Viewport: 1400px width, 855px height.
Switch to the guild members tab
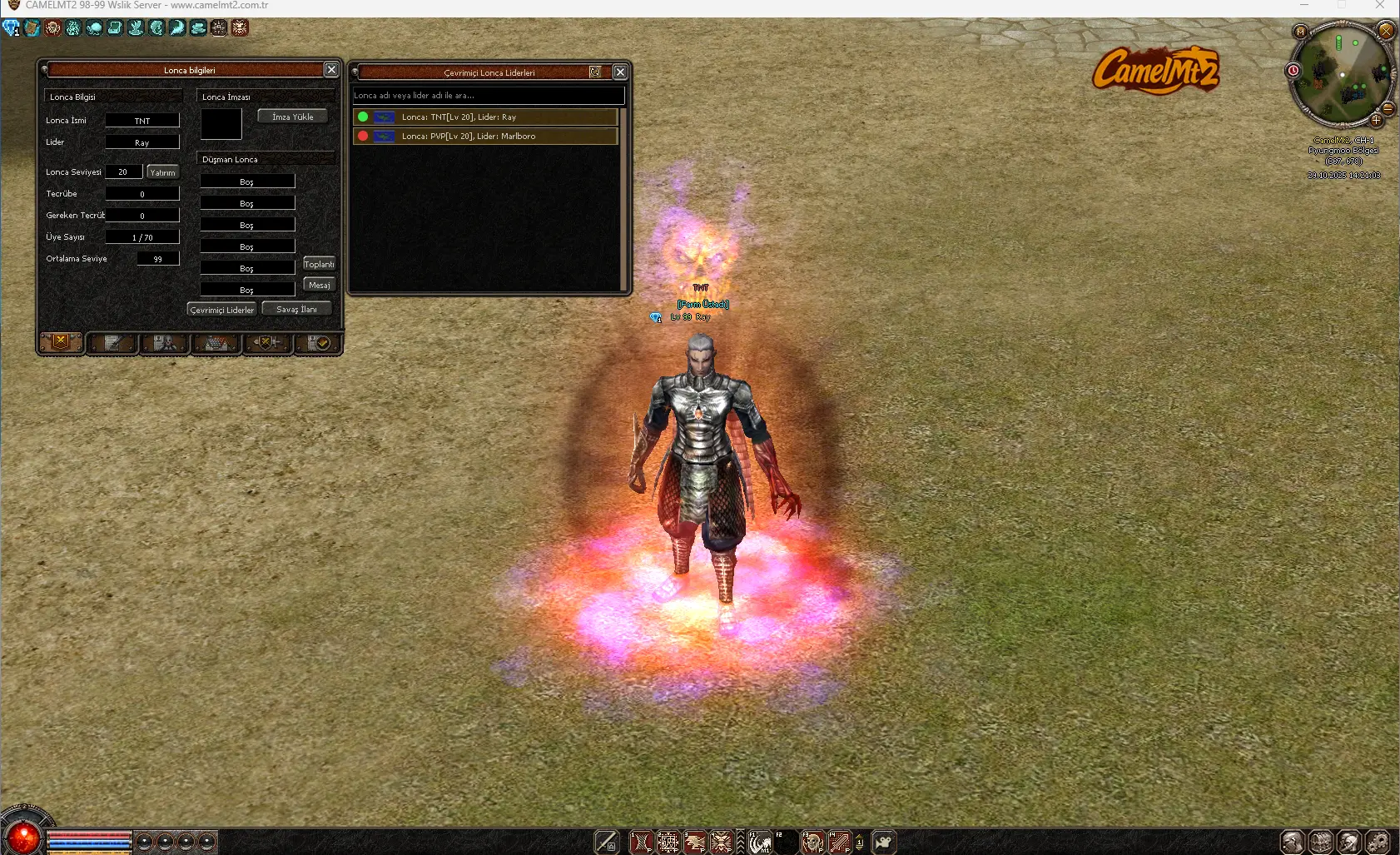pos(164,343)
